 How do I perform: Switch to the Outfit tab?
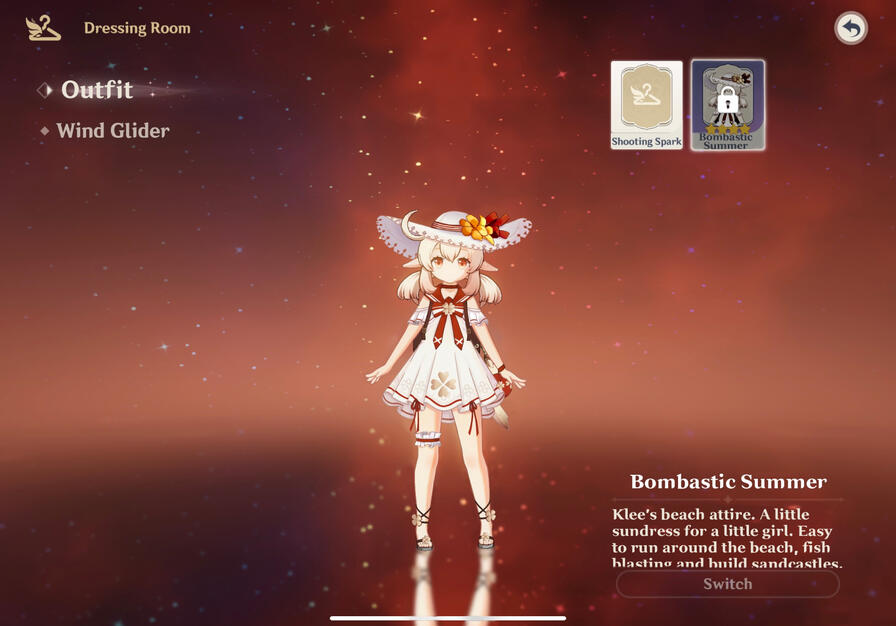coord(96,90)
